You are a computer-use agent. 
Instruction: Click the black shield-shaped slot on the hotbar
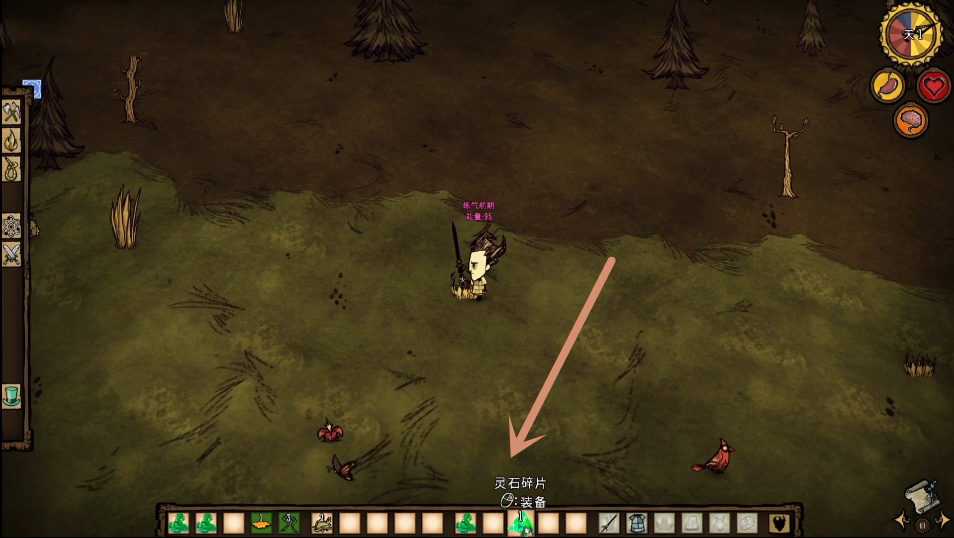[779, 523]
